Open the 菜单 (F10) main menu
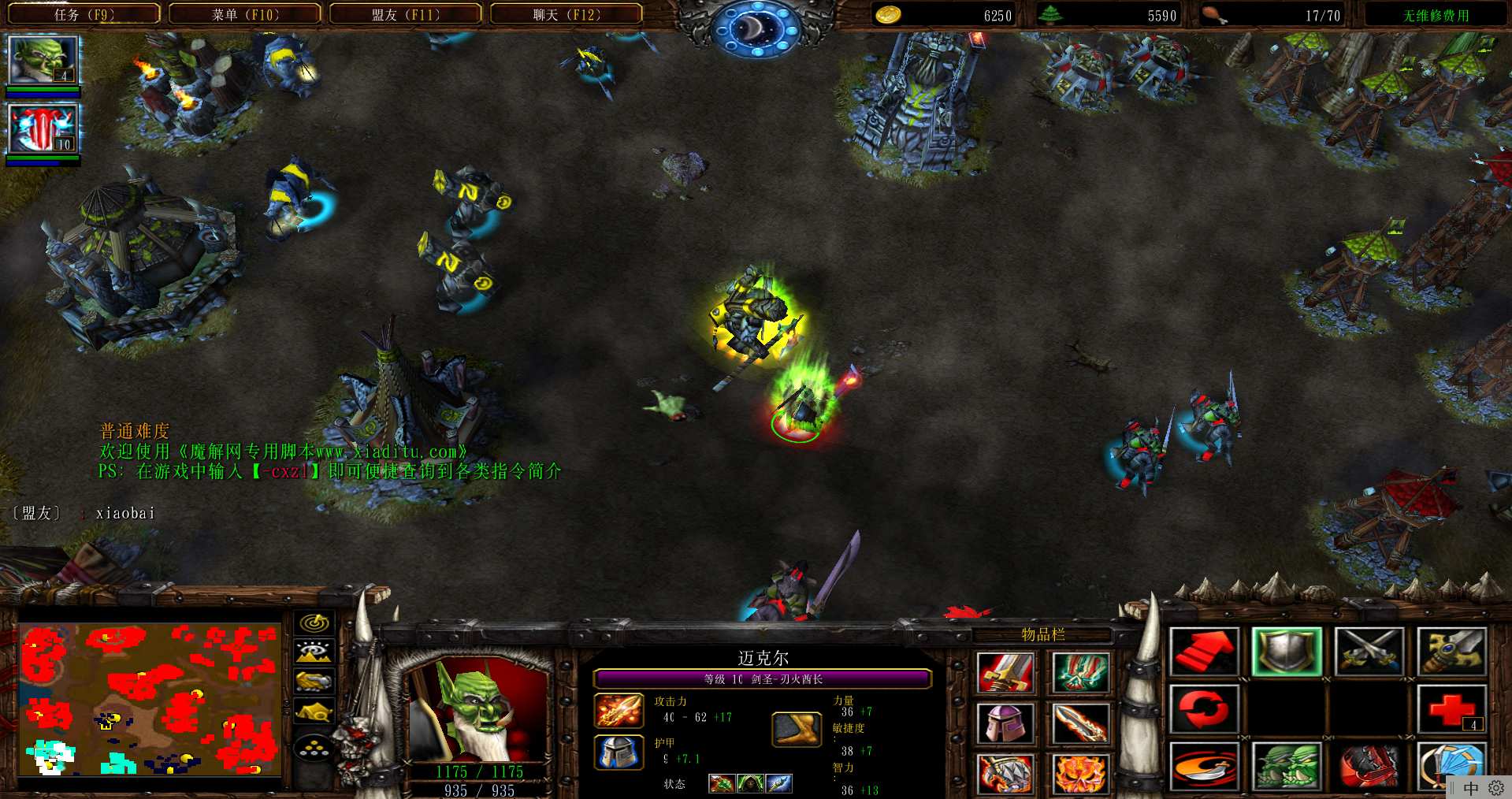Viewport: 1512px width, 799px height. pos(245,14)
